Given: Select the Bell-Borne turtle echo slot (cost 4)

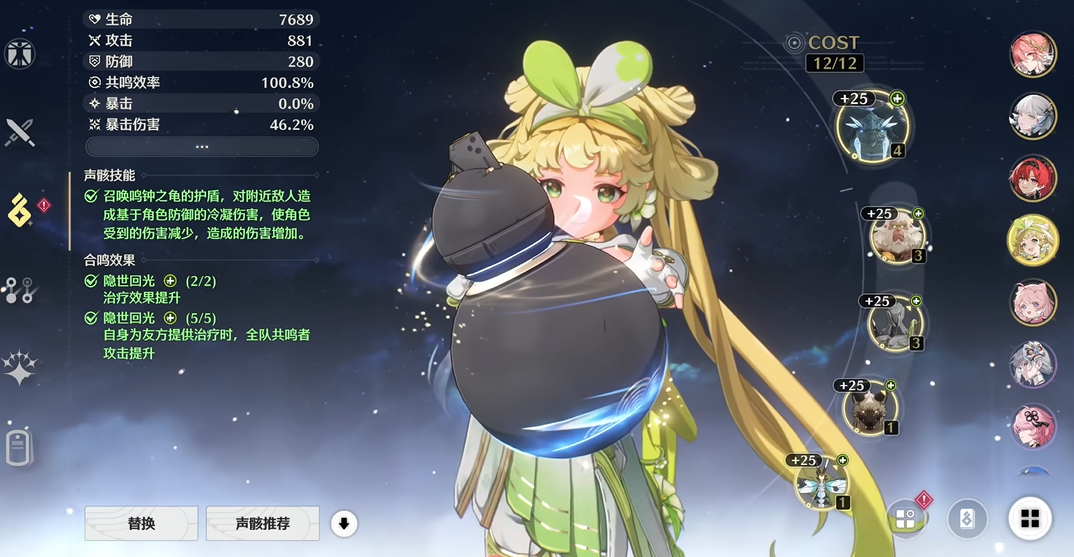Looking at the screenshot, I should coord(872,127).
